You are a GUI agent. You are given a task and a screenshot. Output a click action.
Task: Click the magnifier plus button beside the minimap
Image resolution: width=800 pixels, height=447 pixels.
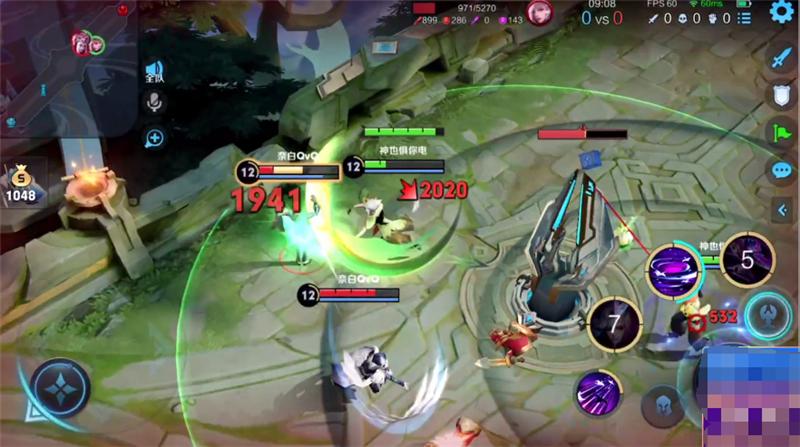[x=154, y=138]
